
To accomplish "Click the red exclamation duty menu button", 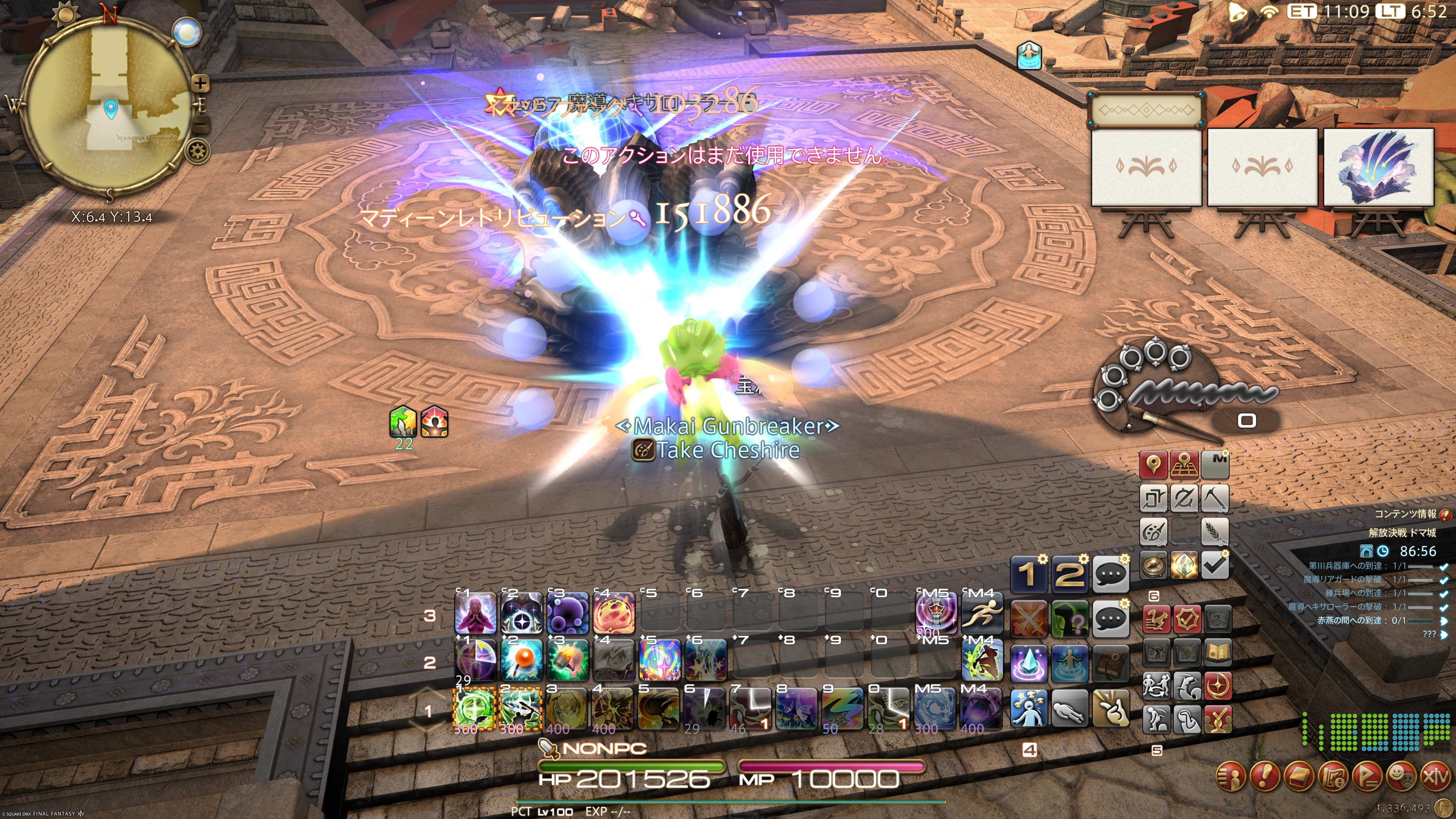I will [x=1265, y=777].
